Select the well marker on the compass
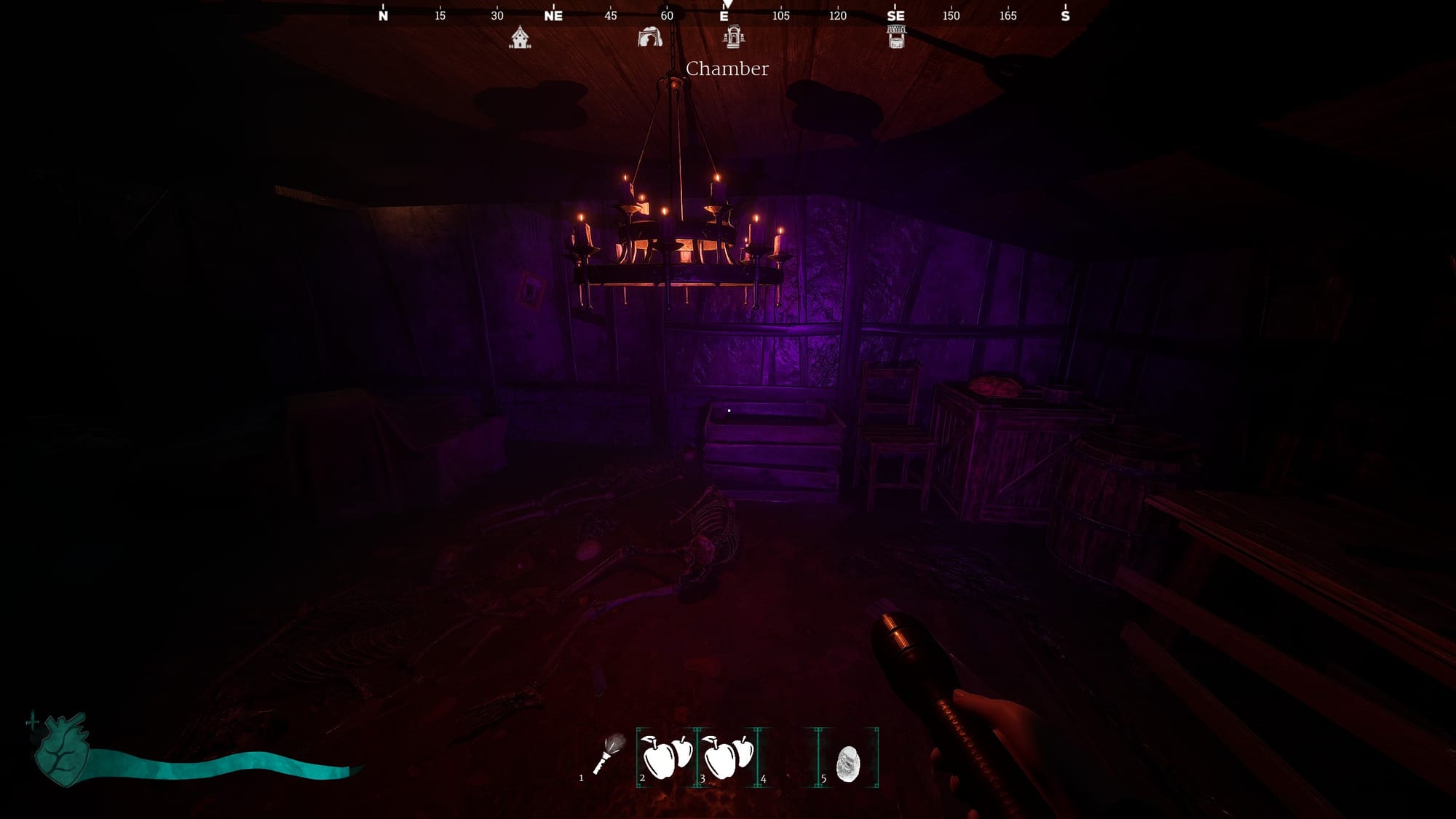The width and height of the screenshot is (1456, 819). pos(896,36)
